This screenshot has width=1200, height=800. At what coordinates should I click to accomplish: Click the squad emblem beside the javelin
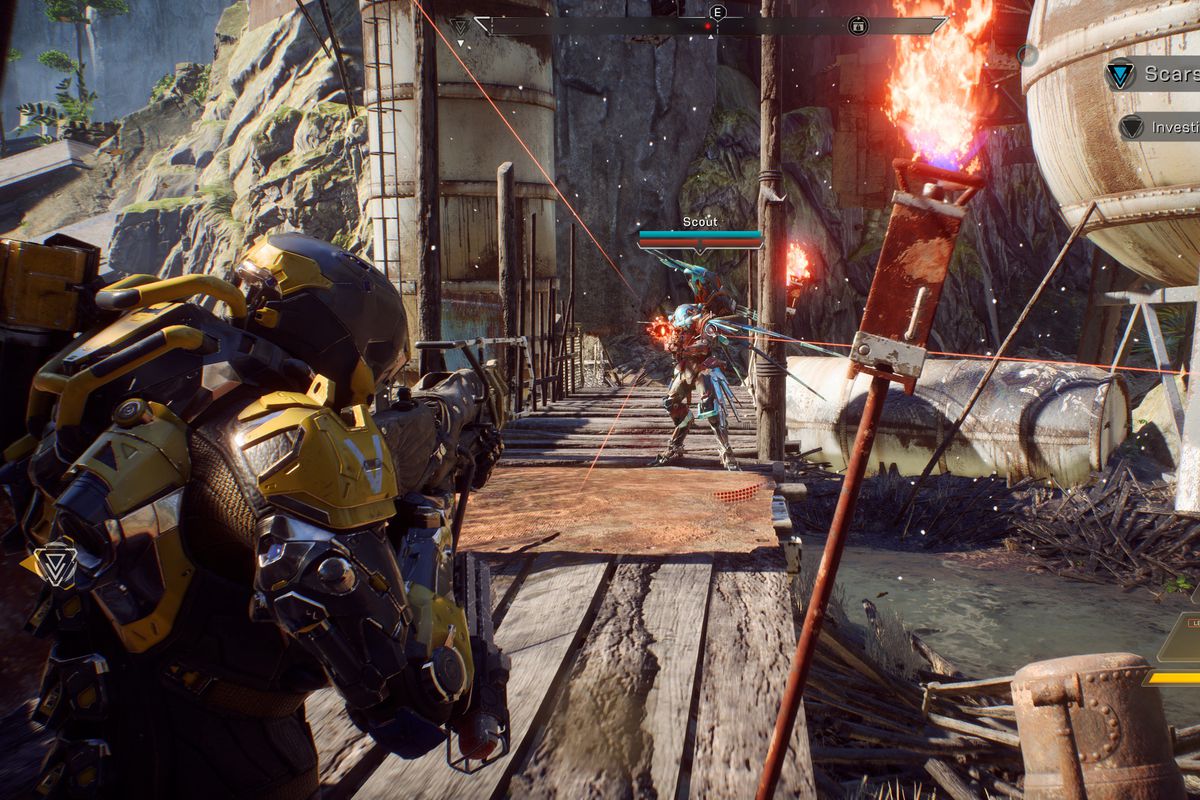[55, 565]
